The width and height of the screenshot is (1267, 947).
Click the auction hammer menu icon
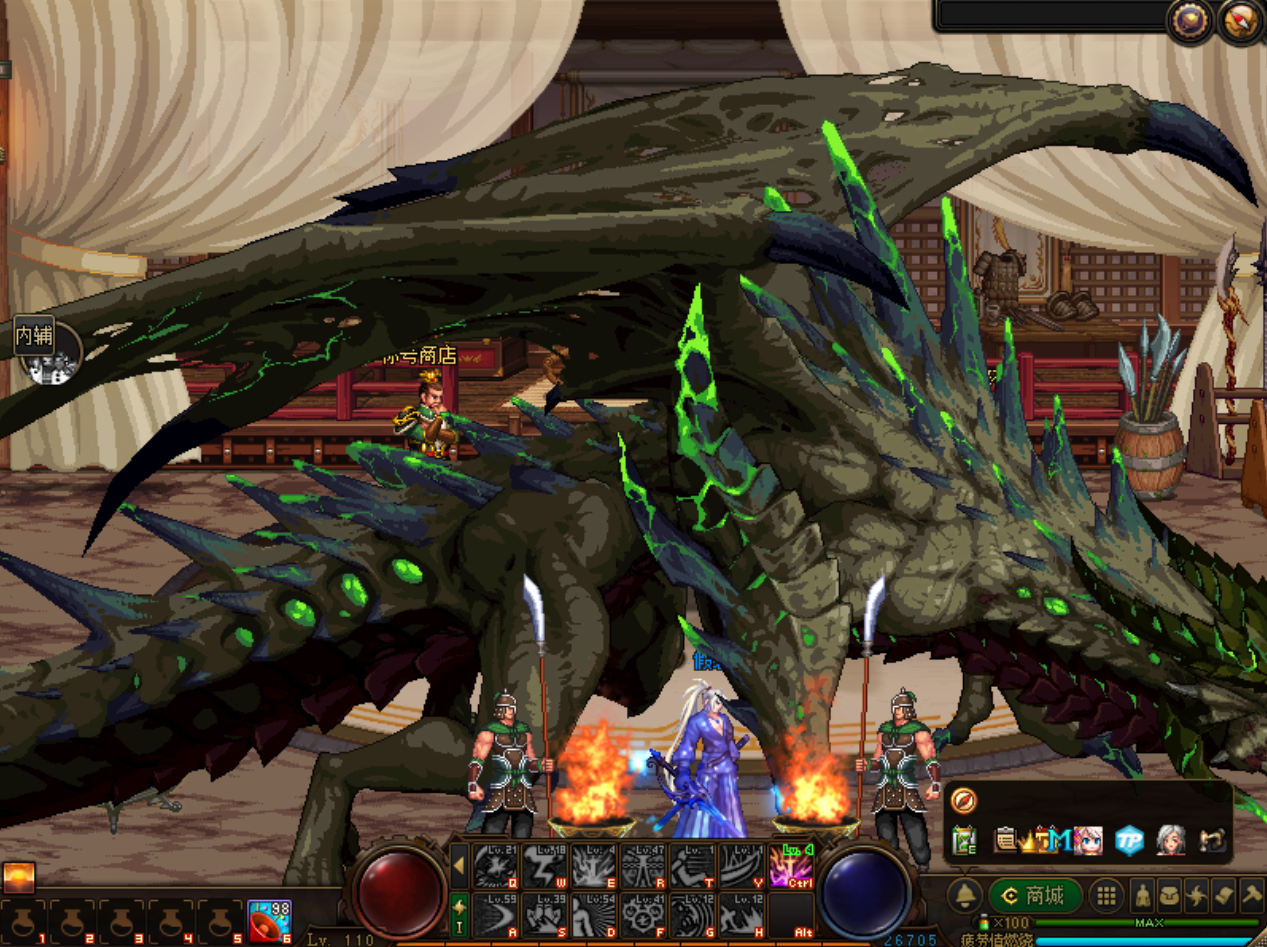pyautogui.click(x=1252, y=896)
